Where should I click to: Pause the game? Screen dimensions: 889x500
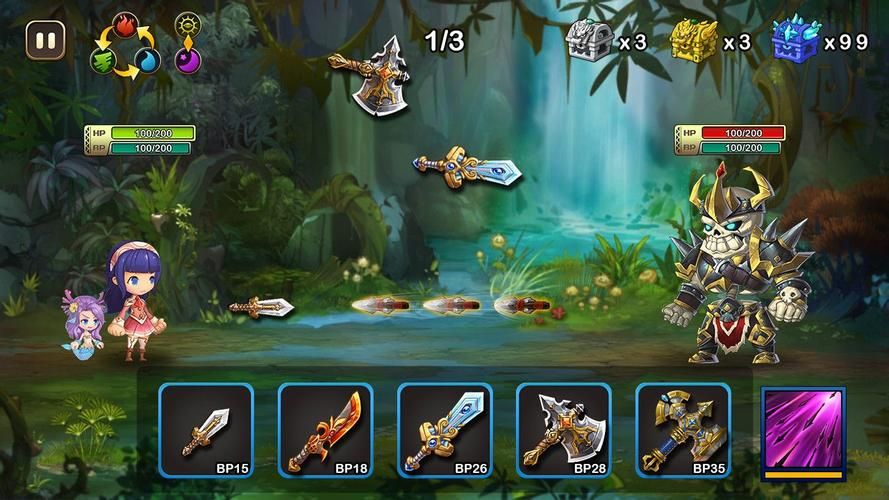pos(46,41)
